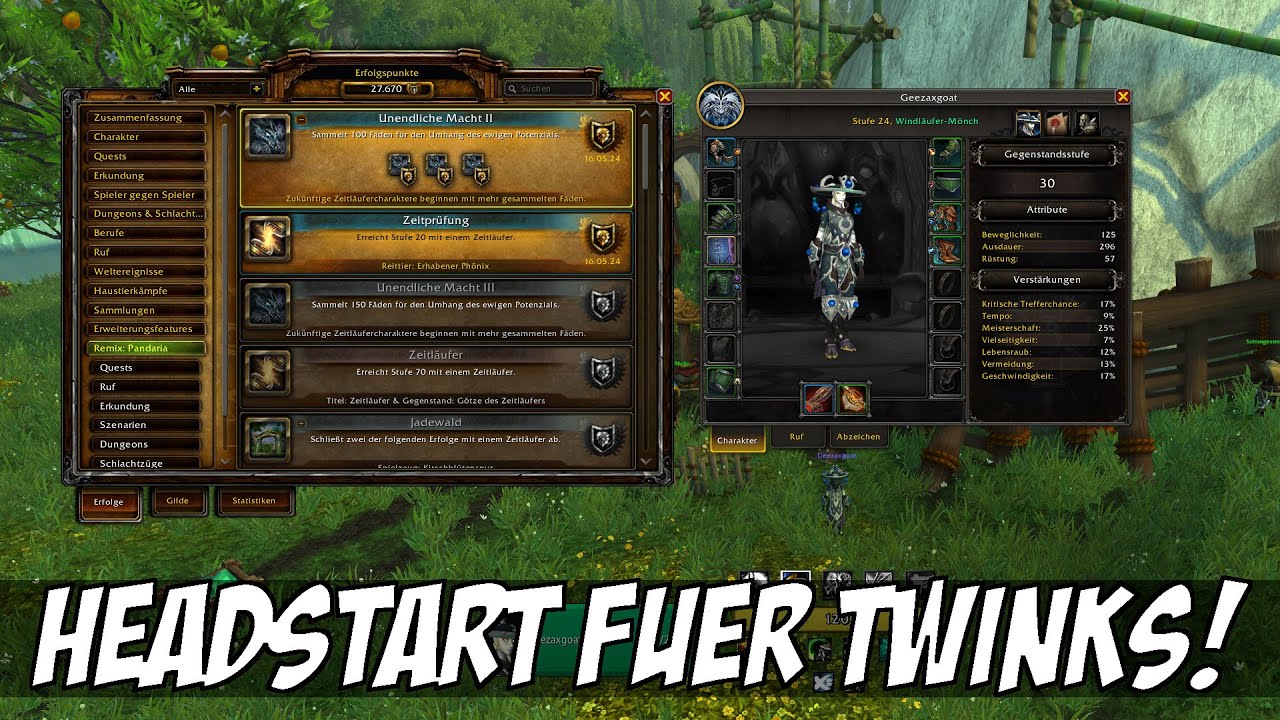Select the Remix: Pandaria category
Viewport: 1280px width, 720px height.
(x=147, y=347)
